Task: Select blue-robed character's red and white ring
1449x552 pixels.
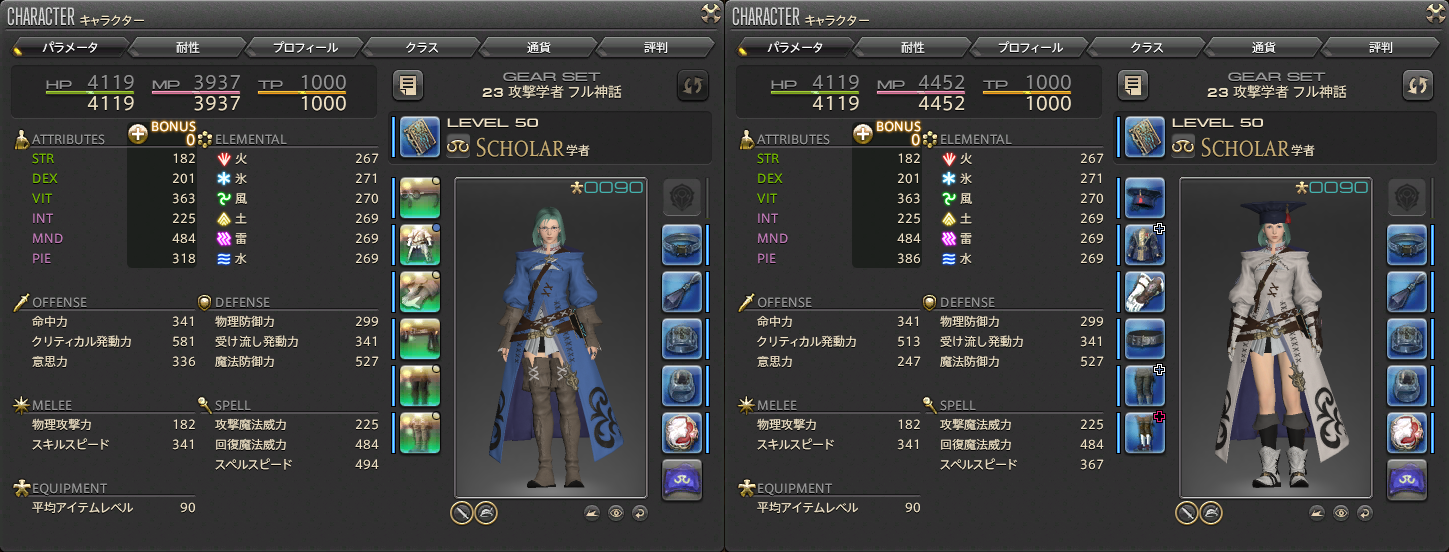Action: 682,432
